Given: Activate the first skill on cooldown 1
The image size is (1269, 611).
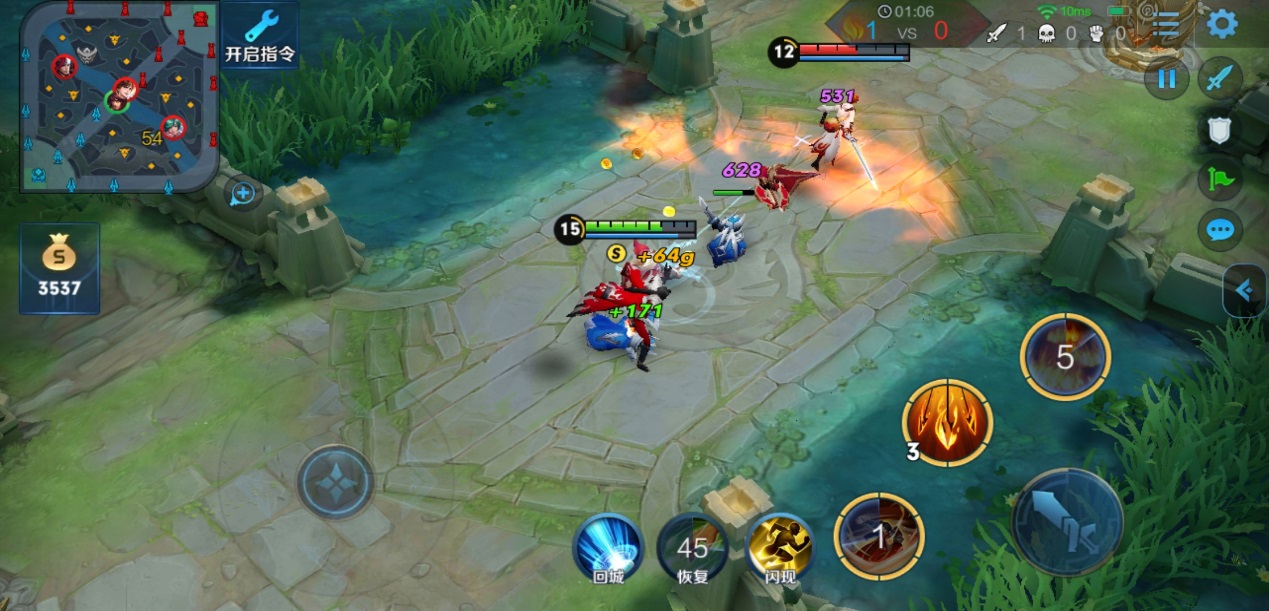Looking at the screenshot, I should point(879,536).
